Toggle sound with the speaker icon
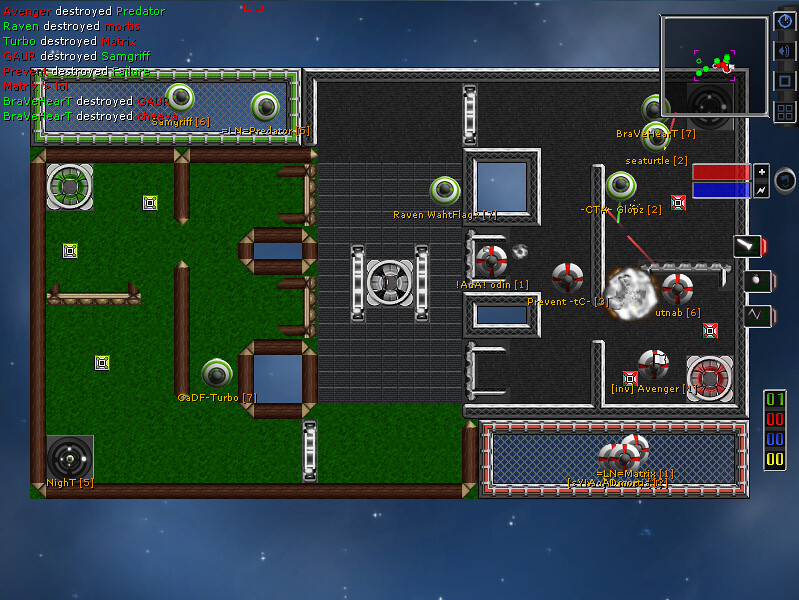Screen dimensions: 799x600 pyautogui.click(x=785, y=51)
